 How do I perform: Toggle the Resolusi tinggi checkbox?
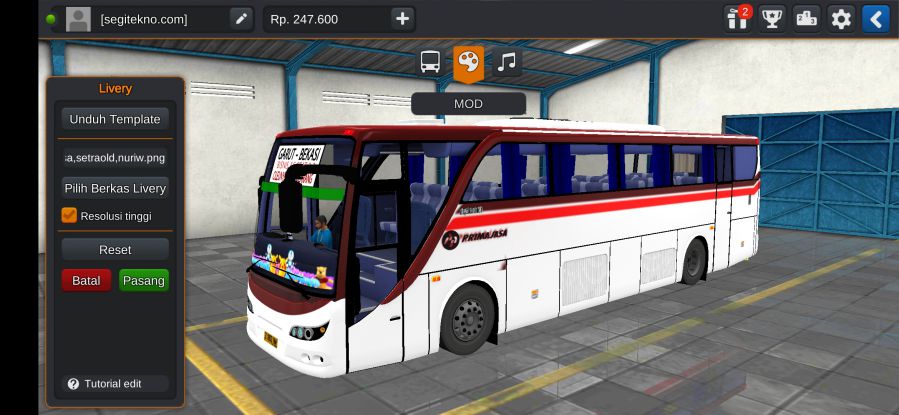coord(69,215)
